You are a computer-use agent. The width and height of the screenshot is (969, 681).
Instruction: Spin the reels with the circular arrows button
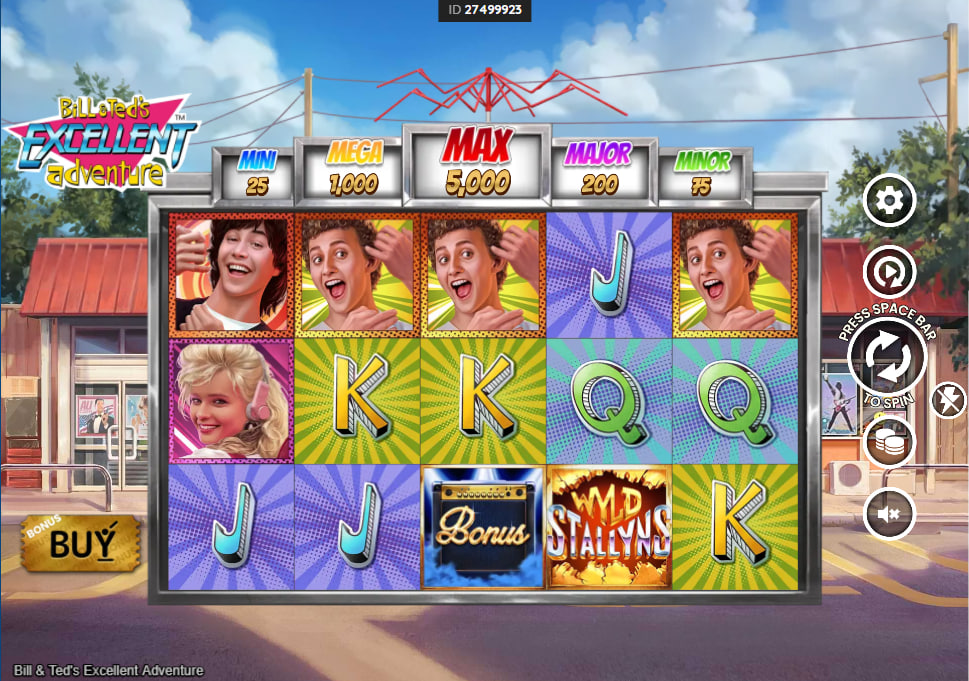tap(888, 357)
